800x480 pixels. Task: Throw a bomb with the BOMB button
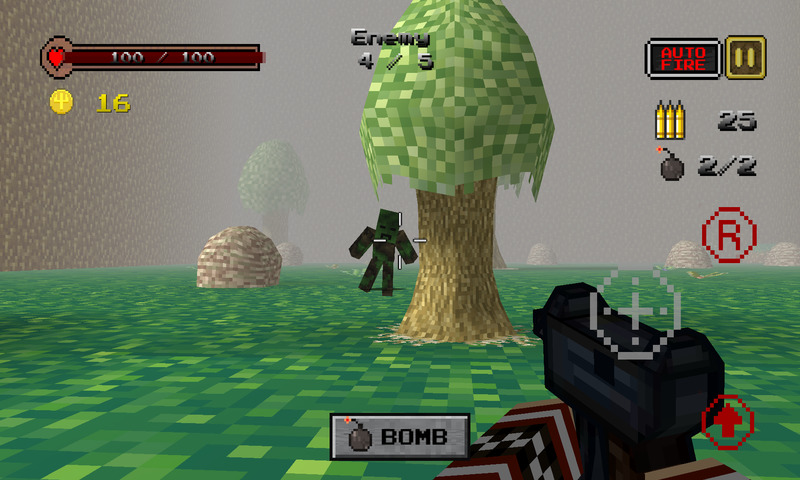(x=400, y=436)
